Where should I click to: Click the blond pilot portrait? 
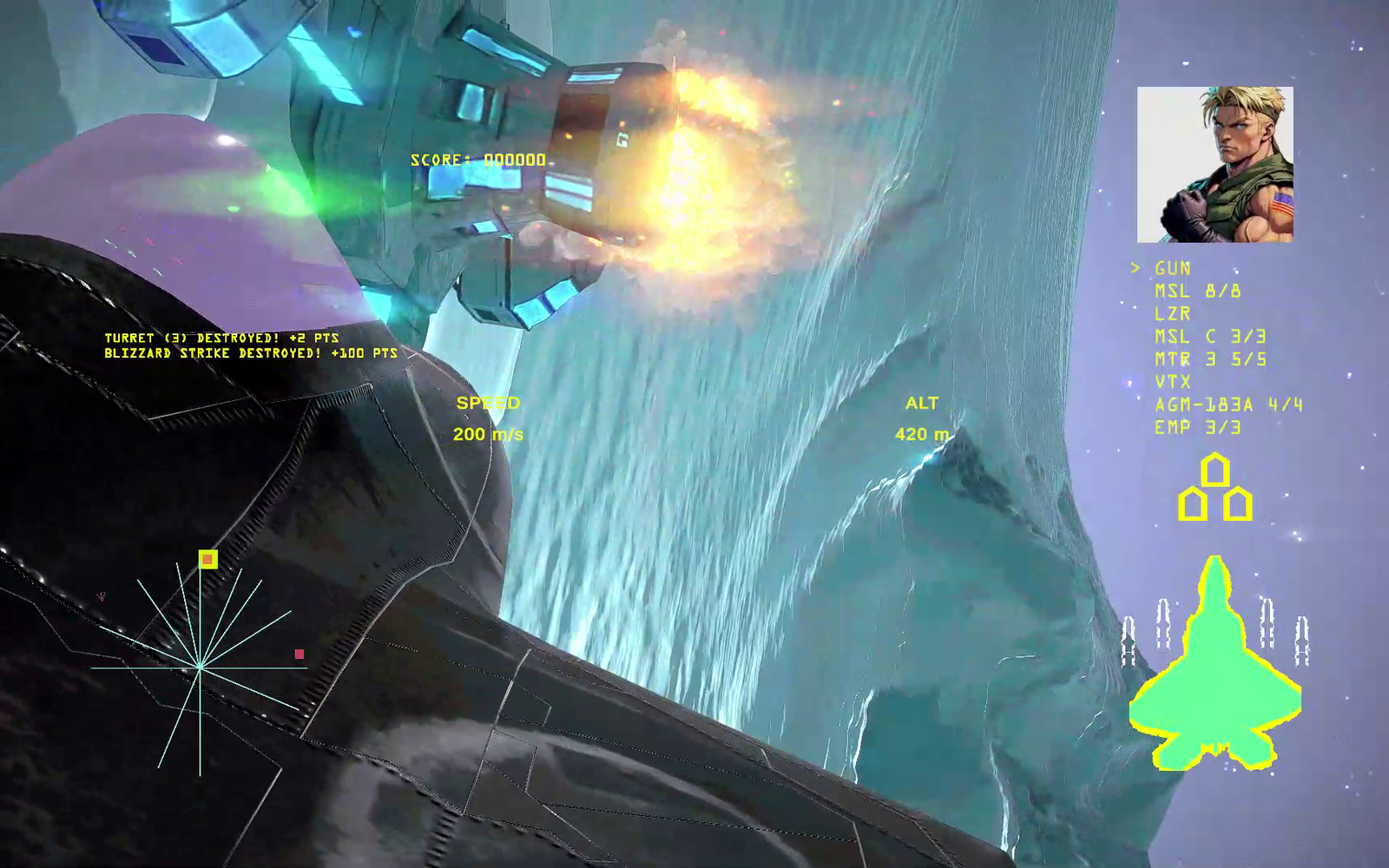tap(1215, 164)
